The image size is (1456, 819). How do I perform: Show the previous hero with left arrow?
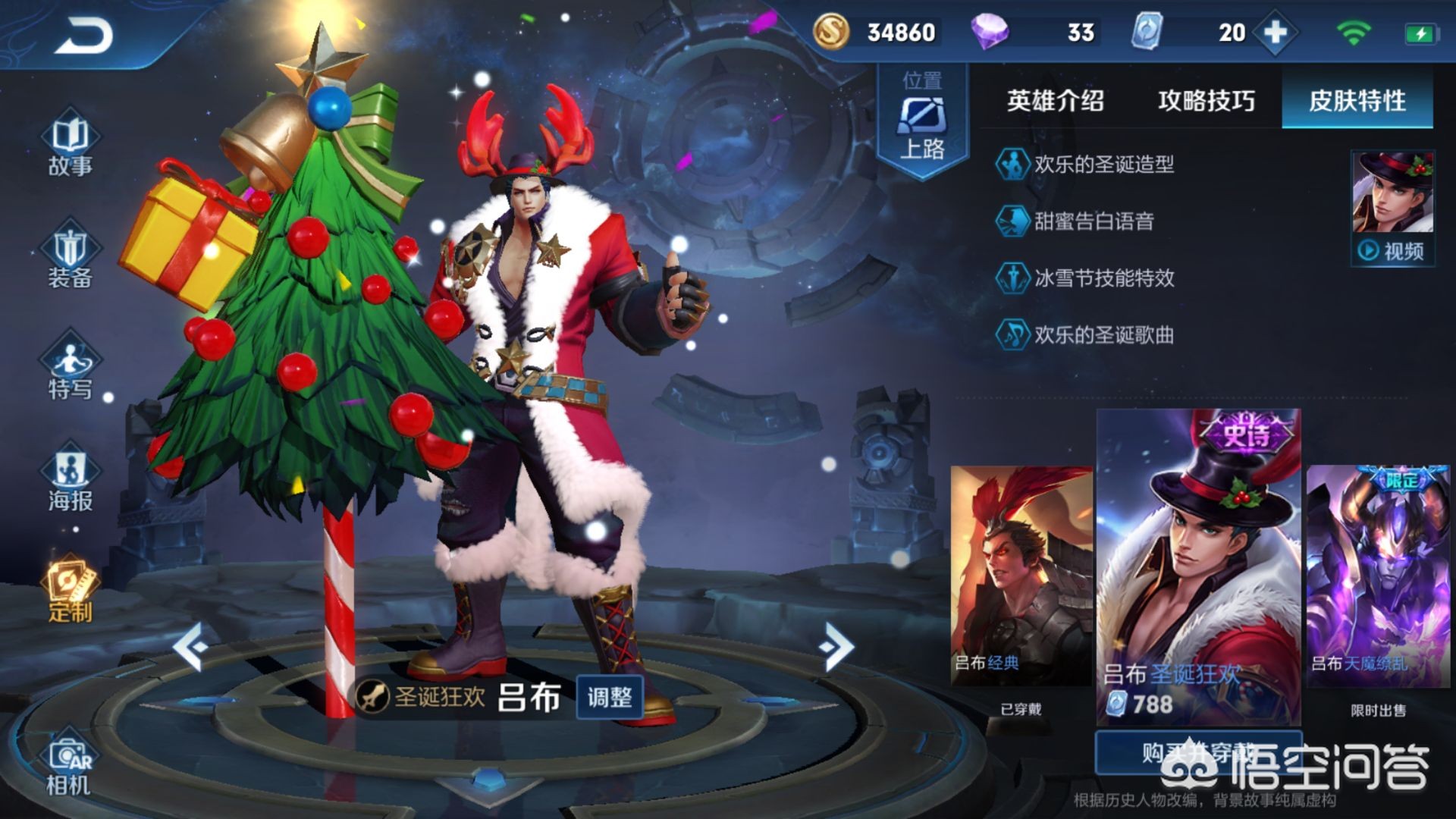190,647
